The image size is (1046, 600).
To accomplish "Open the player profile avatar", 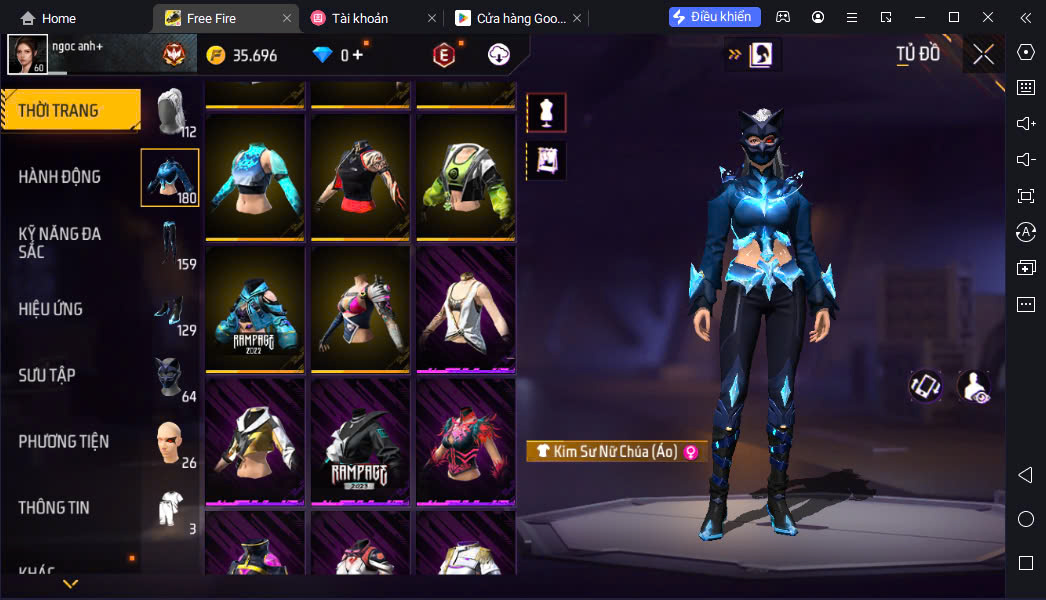I will [x=27, y=54].
